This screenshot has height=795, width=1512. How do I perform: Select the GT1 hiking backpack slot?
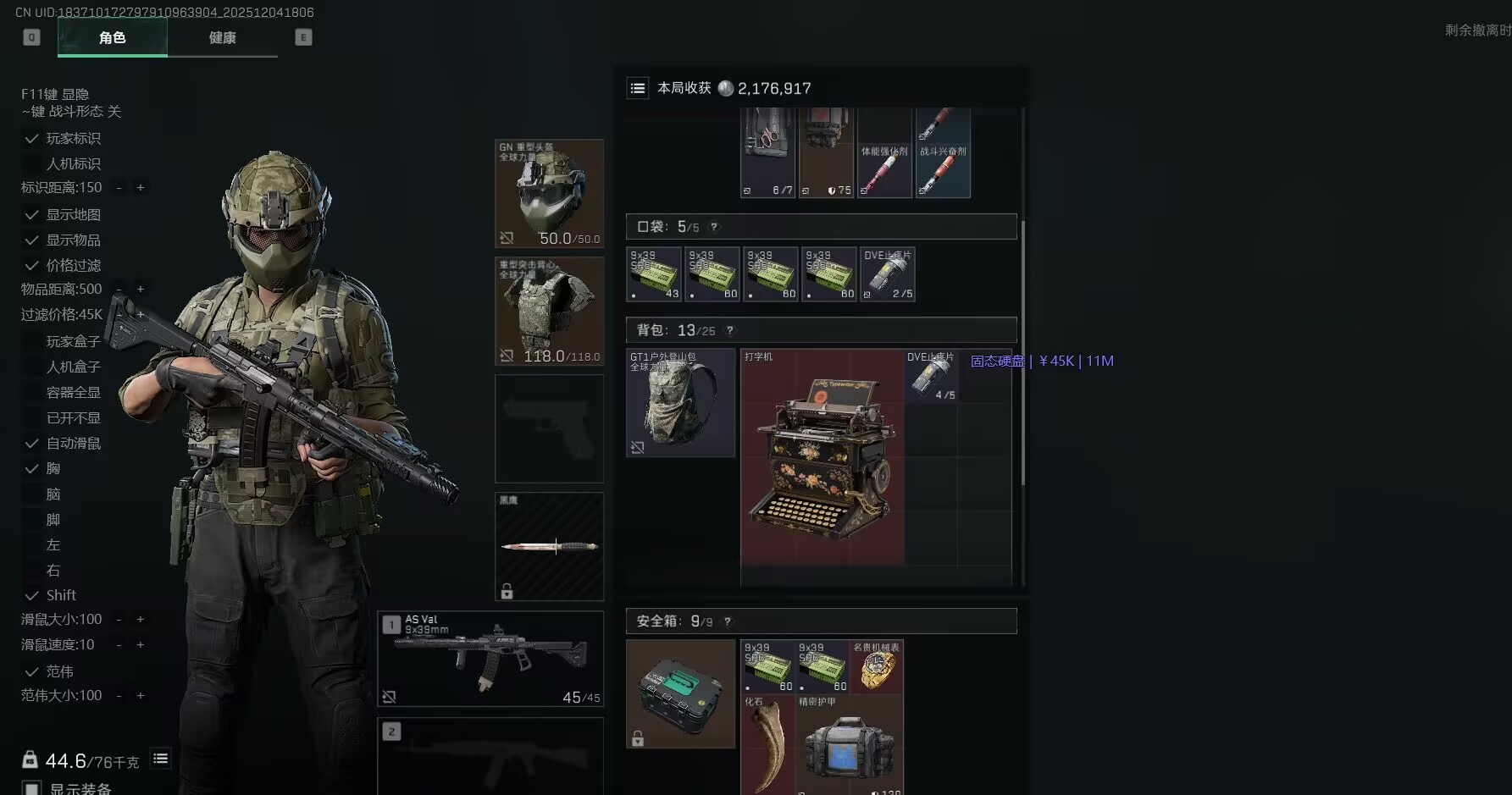tap(680, 403)
